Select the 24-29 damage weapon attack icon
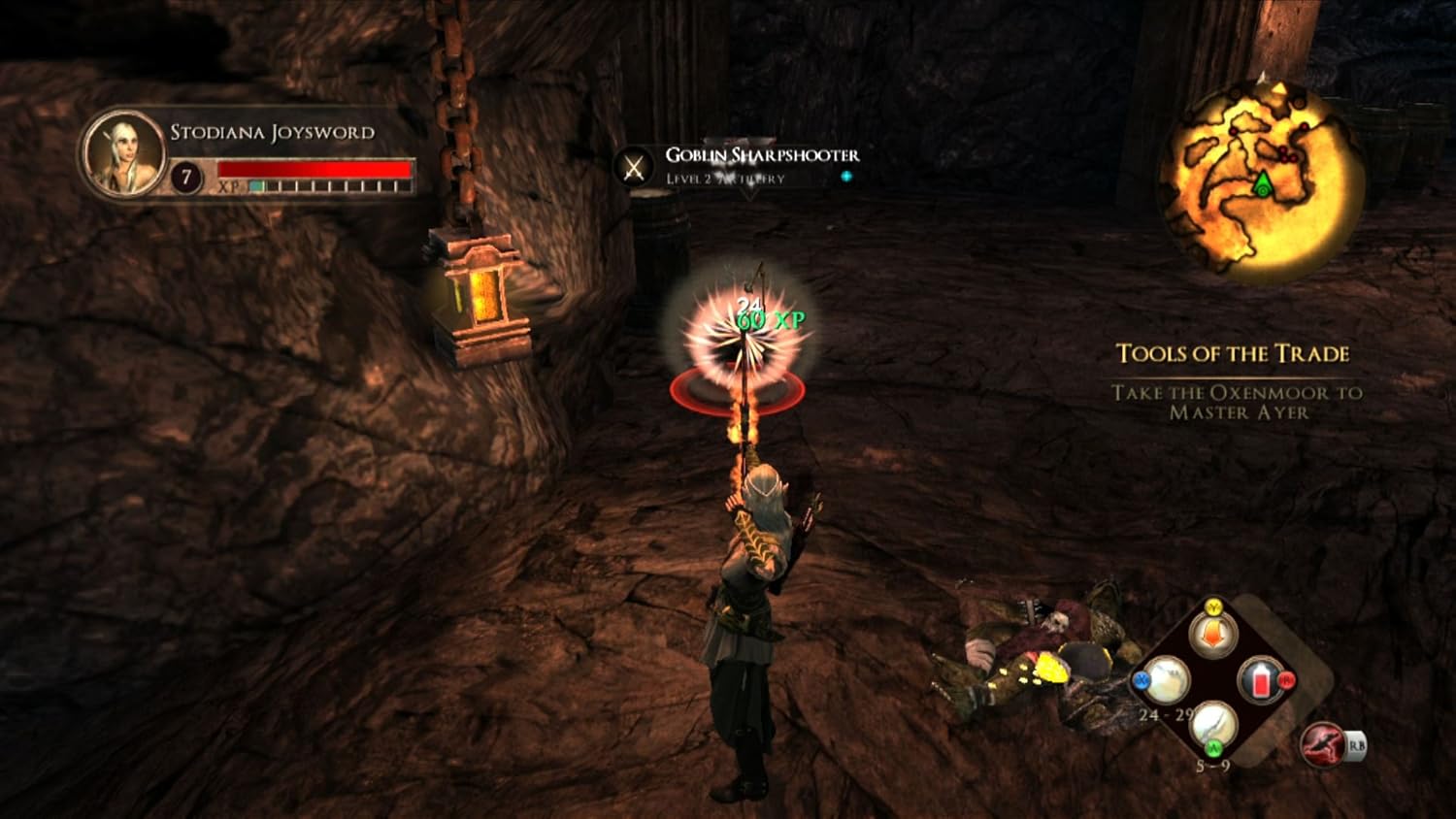The image size is (1456, 819). (x=1166, y=681)
